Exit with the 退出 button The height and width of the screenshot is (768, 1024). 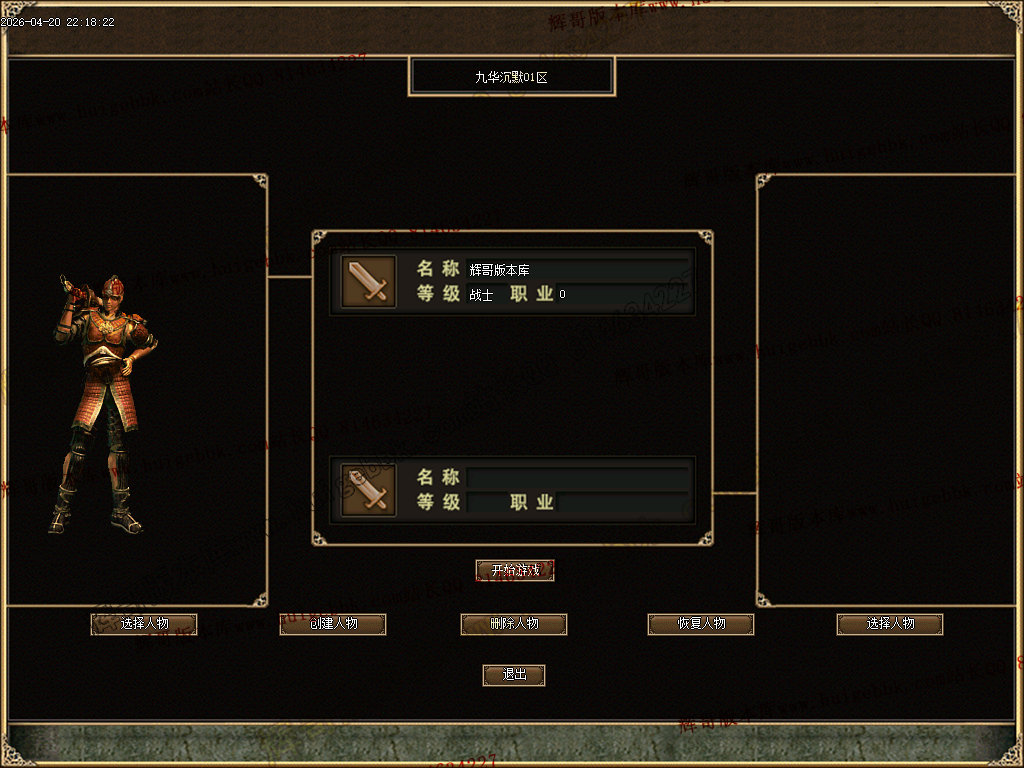514,675
